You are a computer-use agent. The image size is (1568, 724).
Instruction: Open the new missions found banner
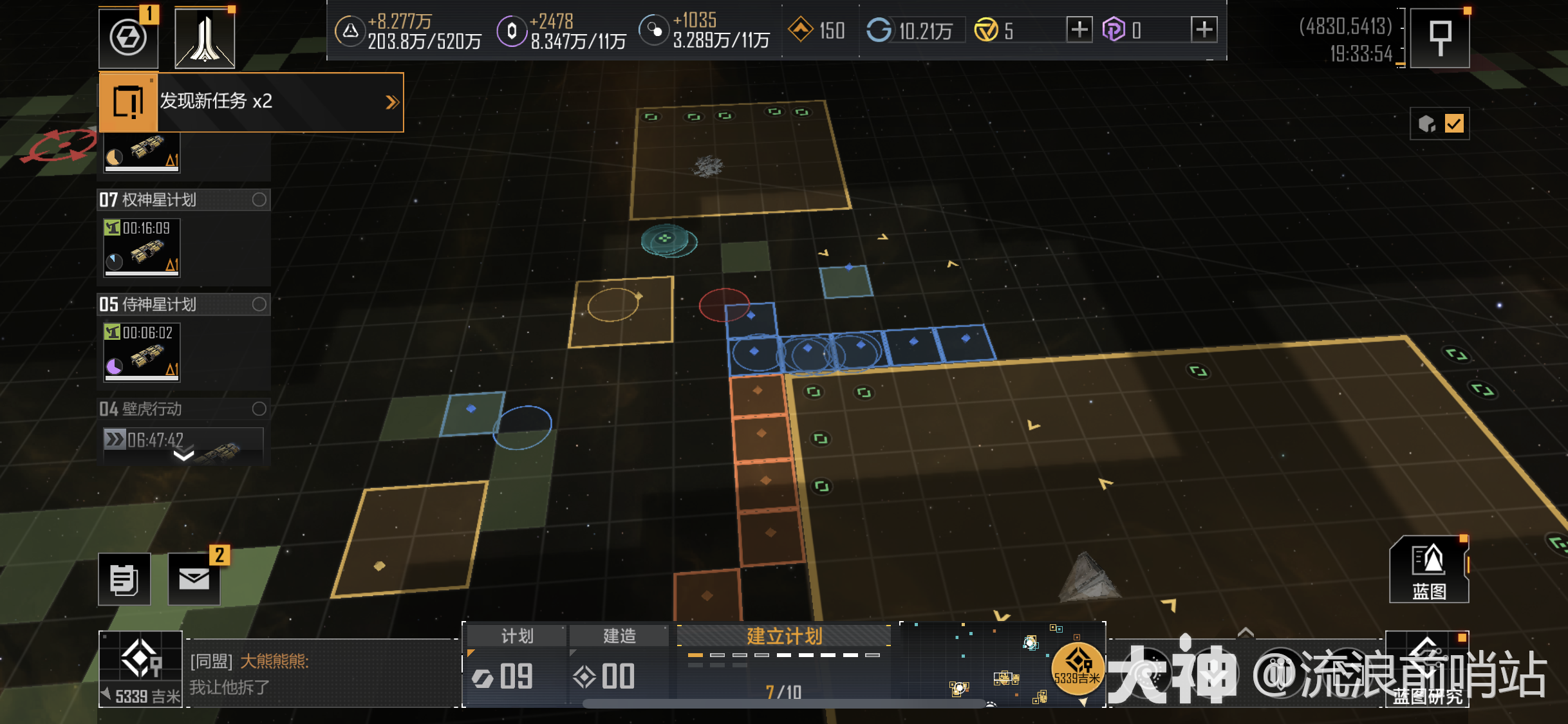[251, 102]
